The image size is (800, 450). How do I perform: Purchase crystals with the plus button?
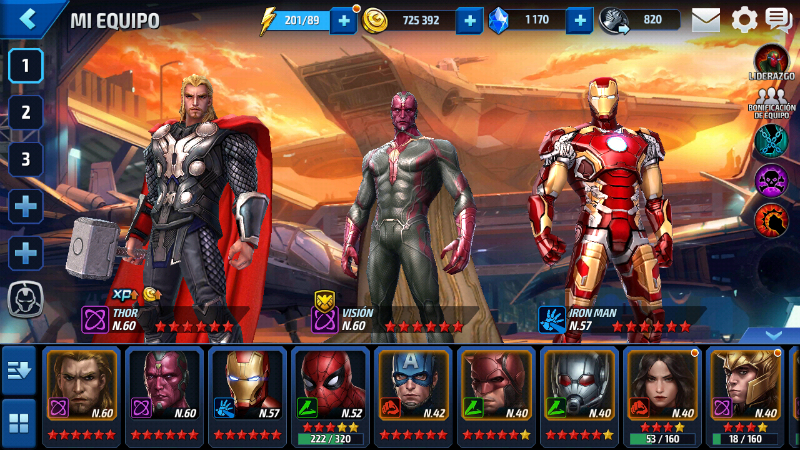(x=580, y=20)
